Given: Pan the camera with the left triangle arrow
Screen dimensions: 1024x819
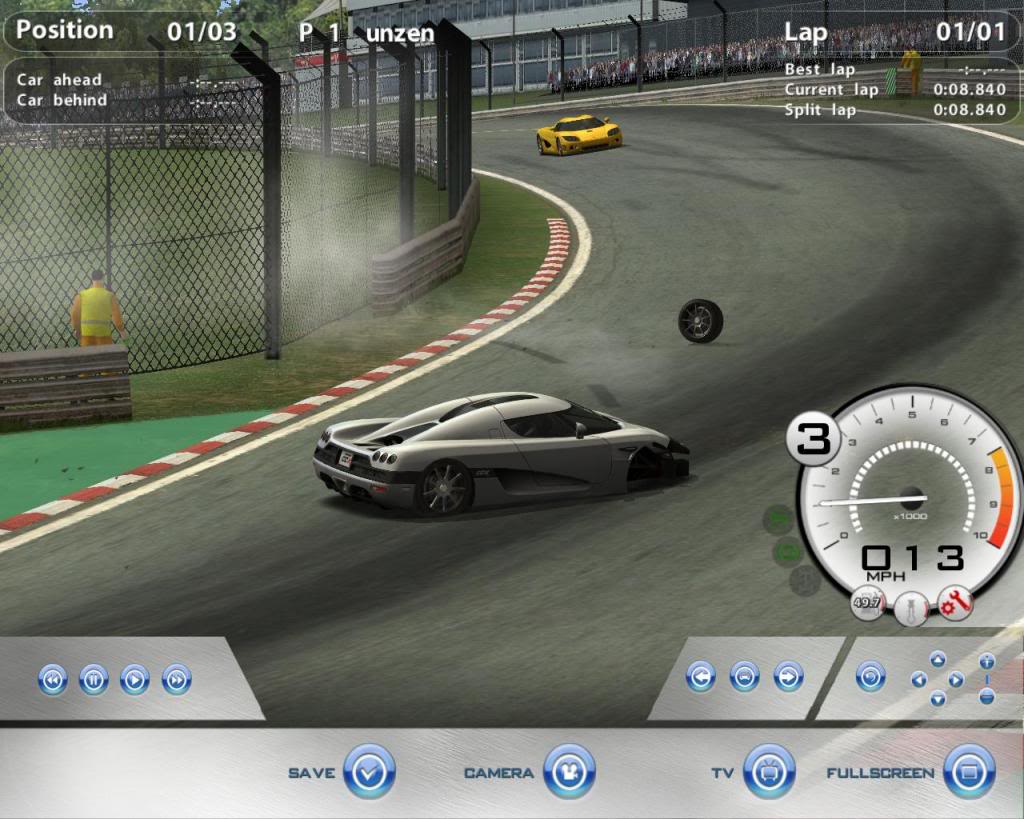Looking at the screenshot, I should pos(918,680).
